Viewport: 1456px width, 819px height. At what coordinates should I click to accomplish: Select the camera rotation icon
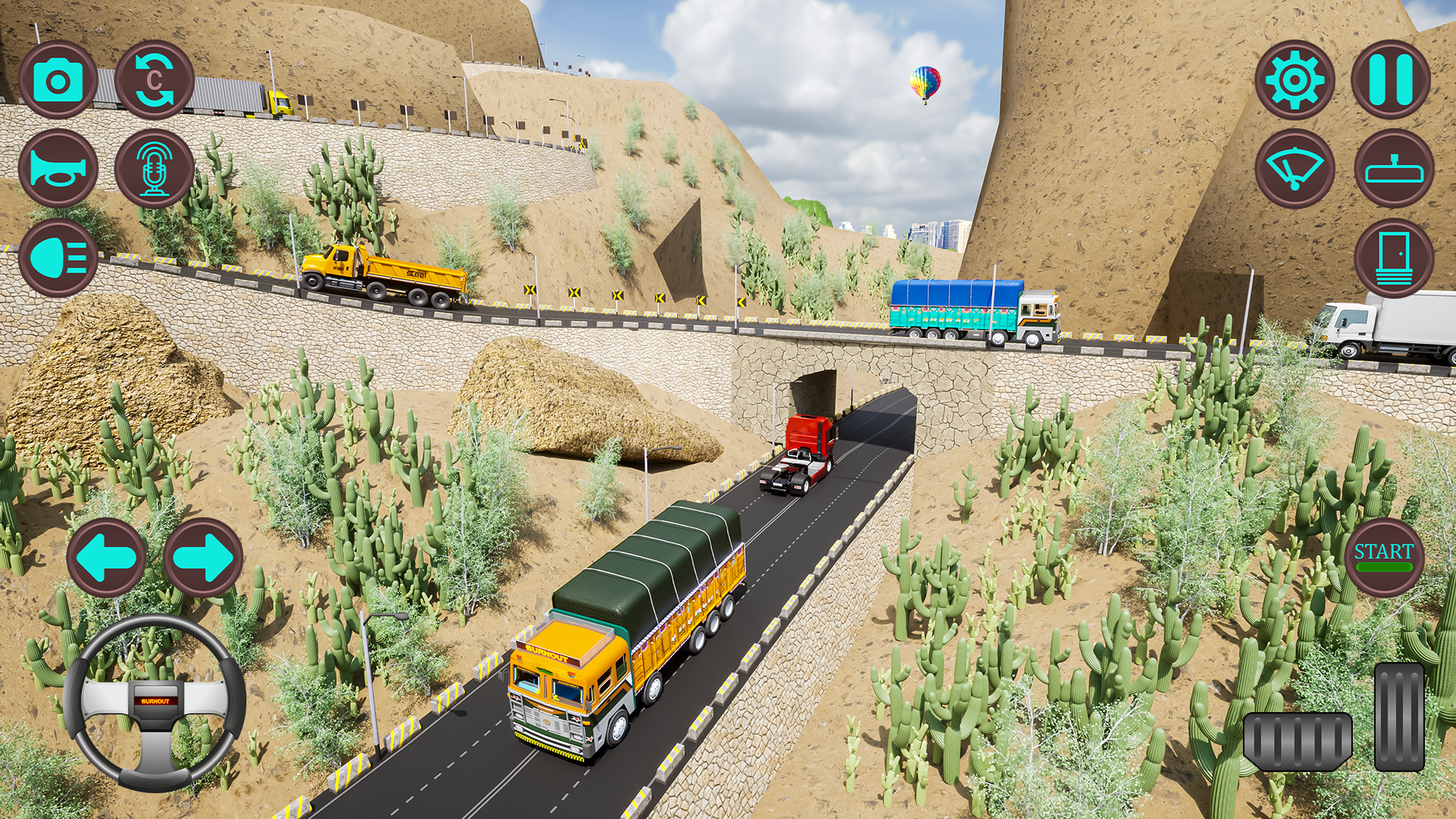155,80
